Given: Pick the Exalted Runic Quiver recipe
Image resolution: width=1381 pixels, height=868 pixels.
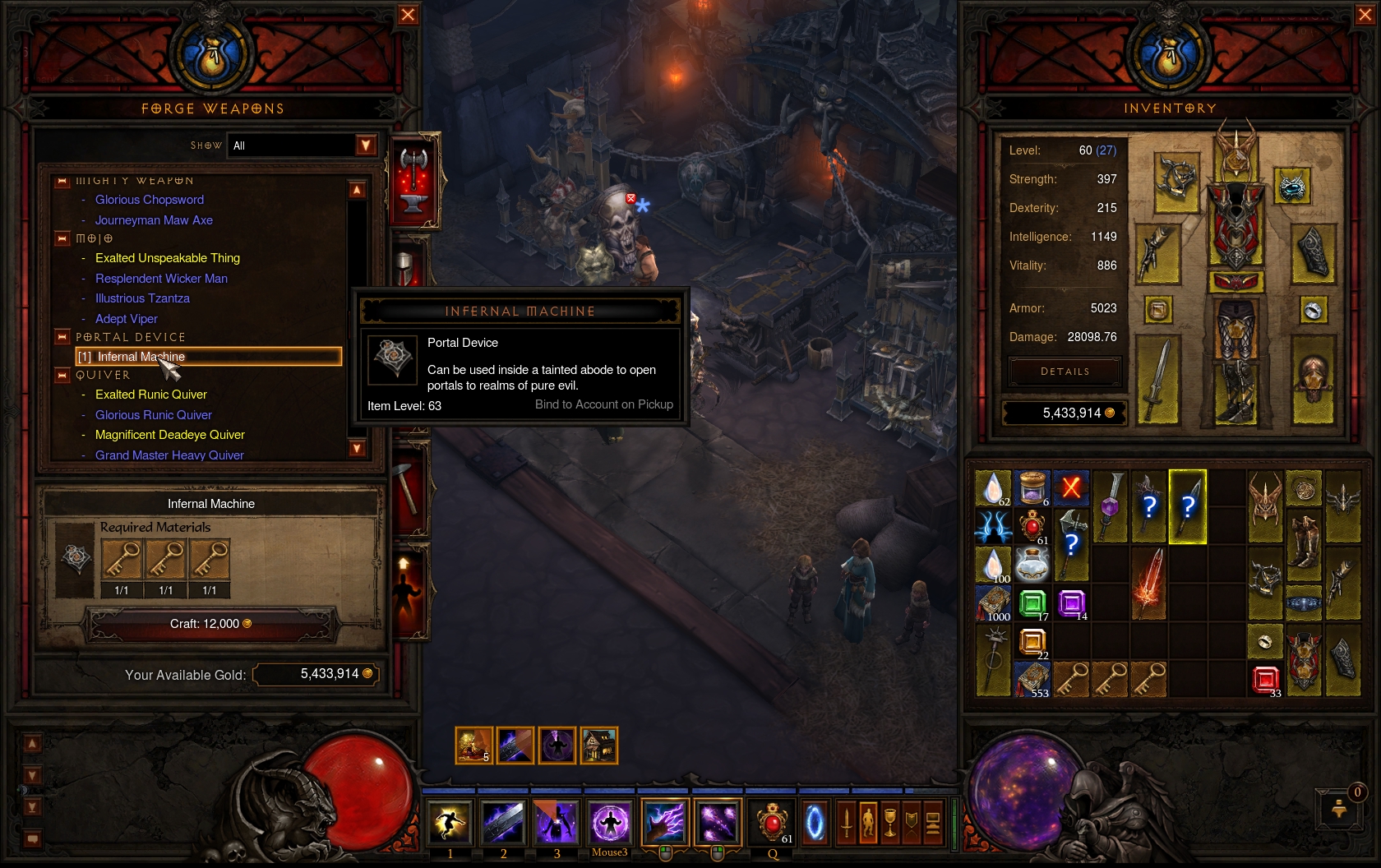Looking at the screenshot, I should 151,395.
